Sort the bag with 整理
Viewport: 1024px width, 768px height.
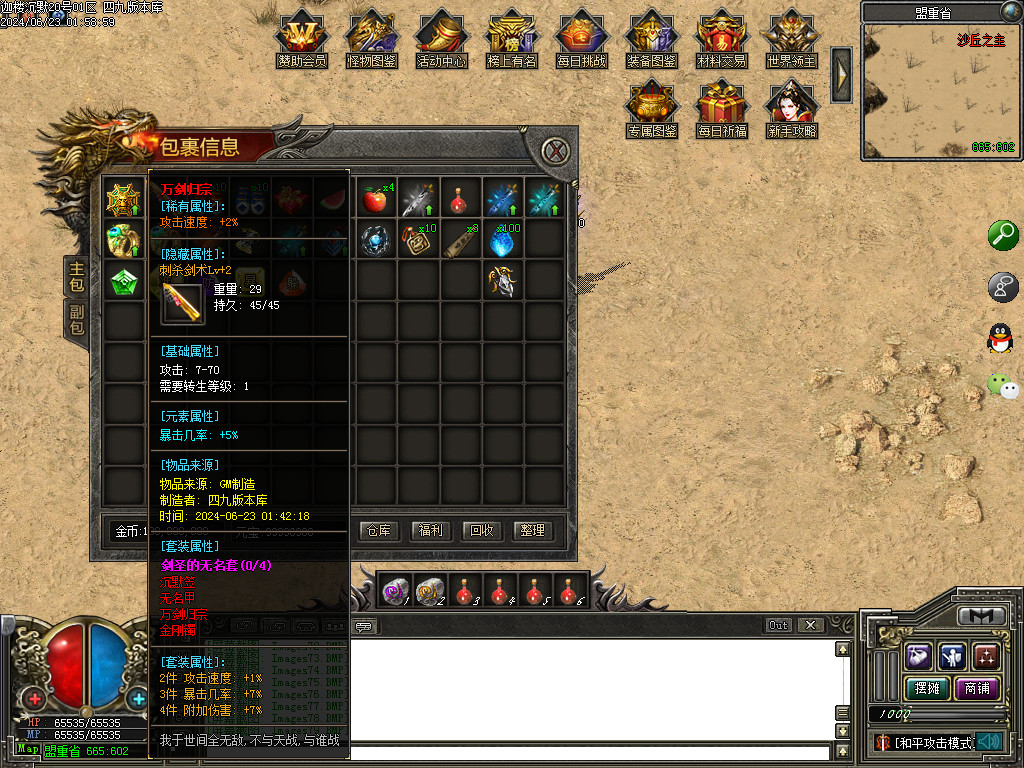[533, 531]
